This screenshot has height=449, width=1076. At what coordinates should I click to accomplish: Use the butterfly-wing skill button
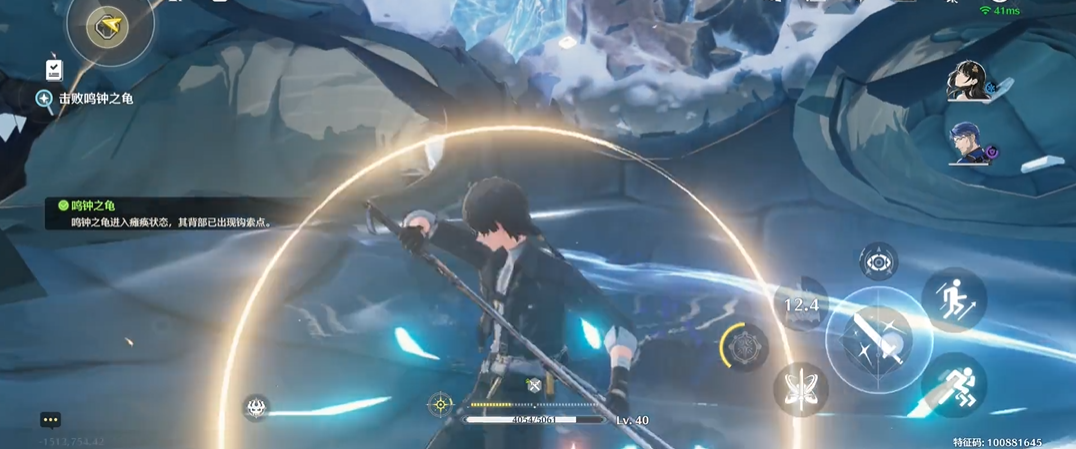800,389
